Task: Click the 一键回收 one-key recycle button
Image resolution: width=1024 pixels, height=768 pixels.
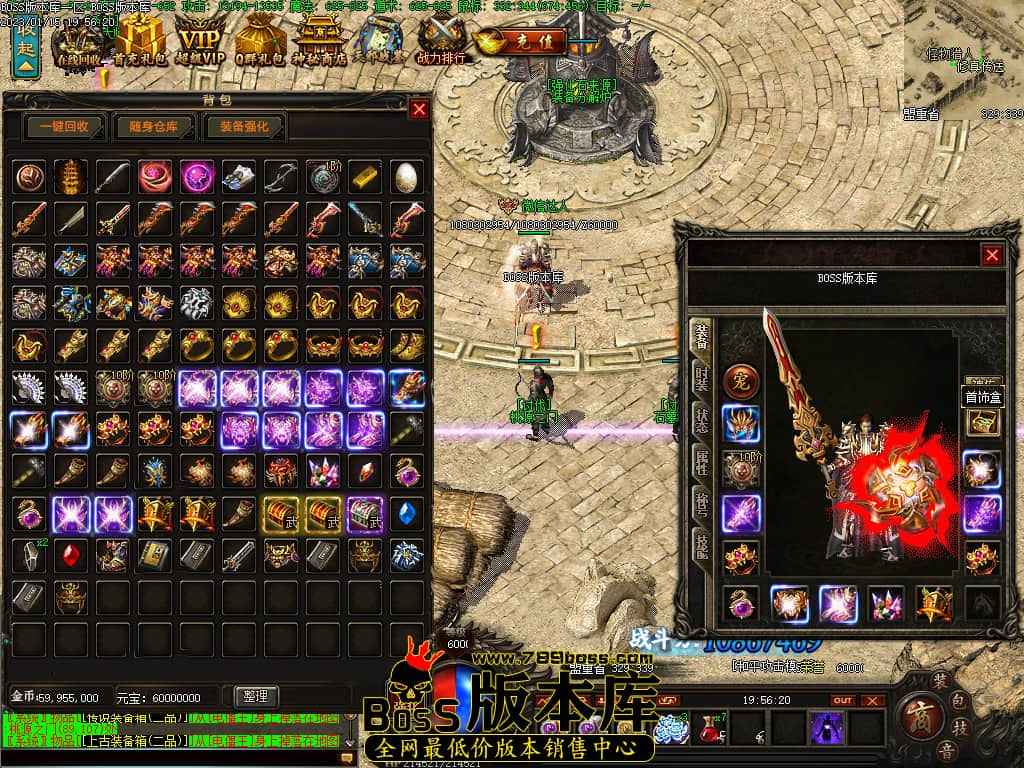Action: pyautogui.click(x=65, y=127)
